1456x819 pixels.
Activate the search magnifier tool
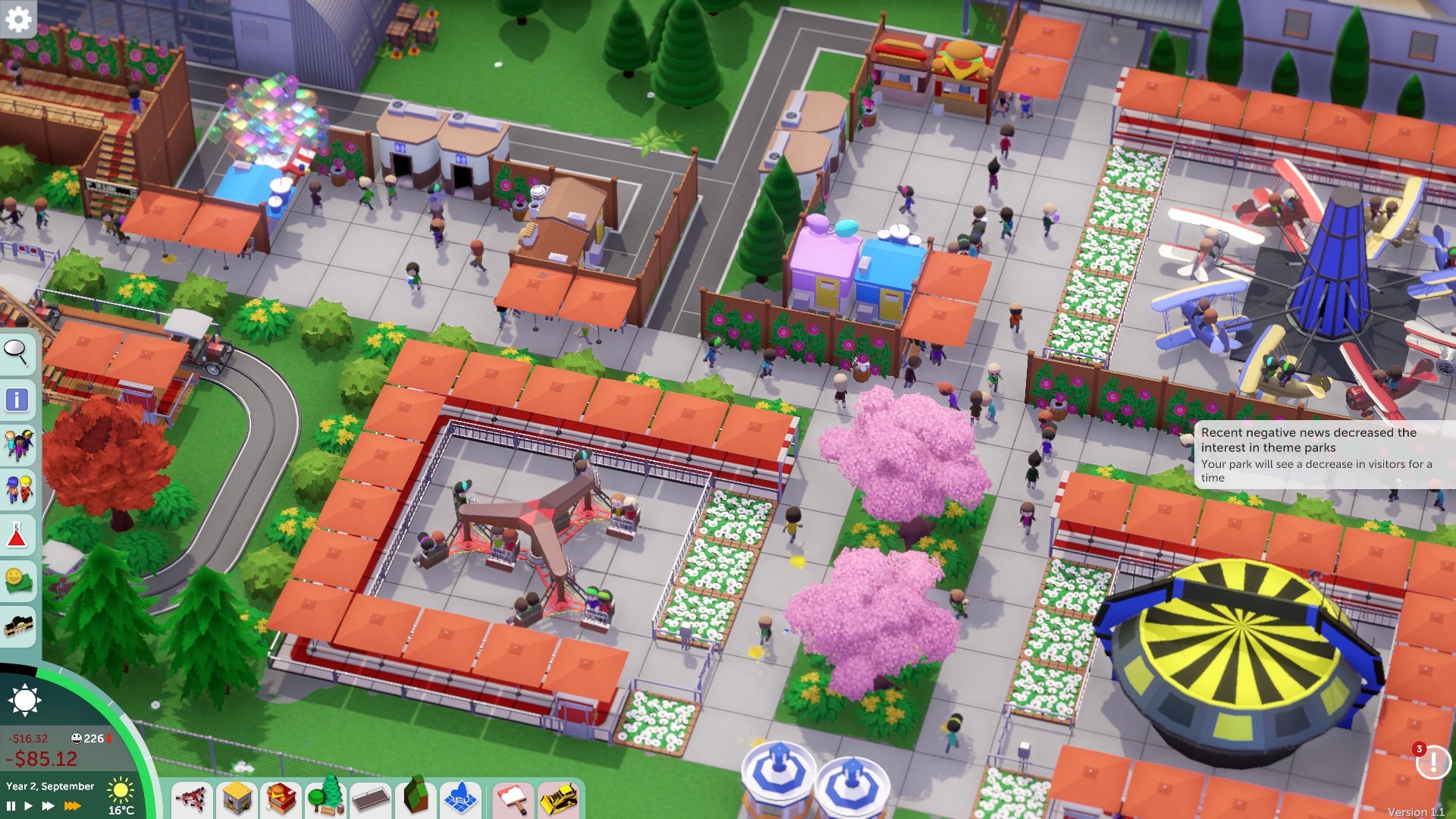pos(19,353)
